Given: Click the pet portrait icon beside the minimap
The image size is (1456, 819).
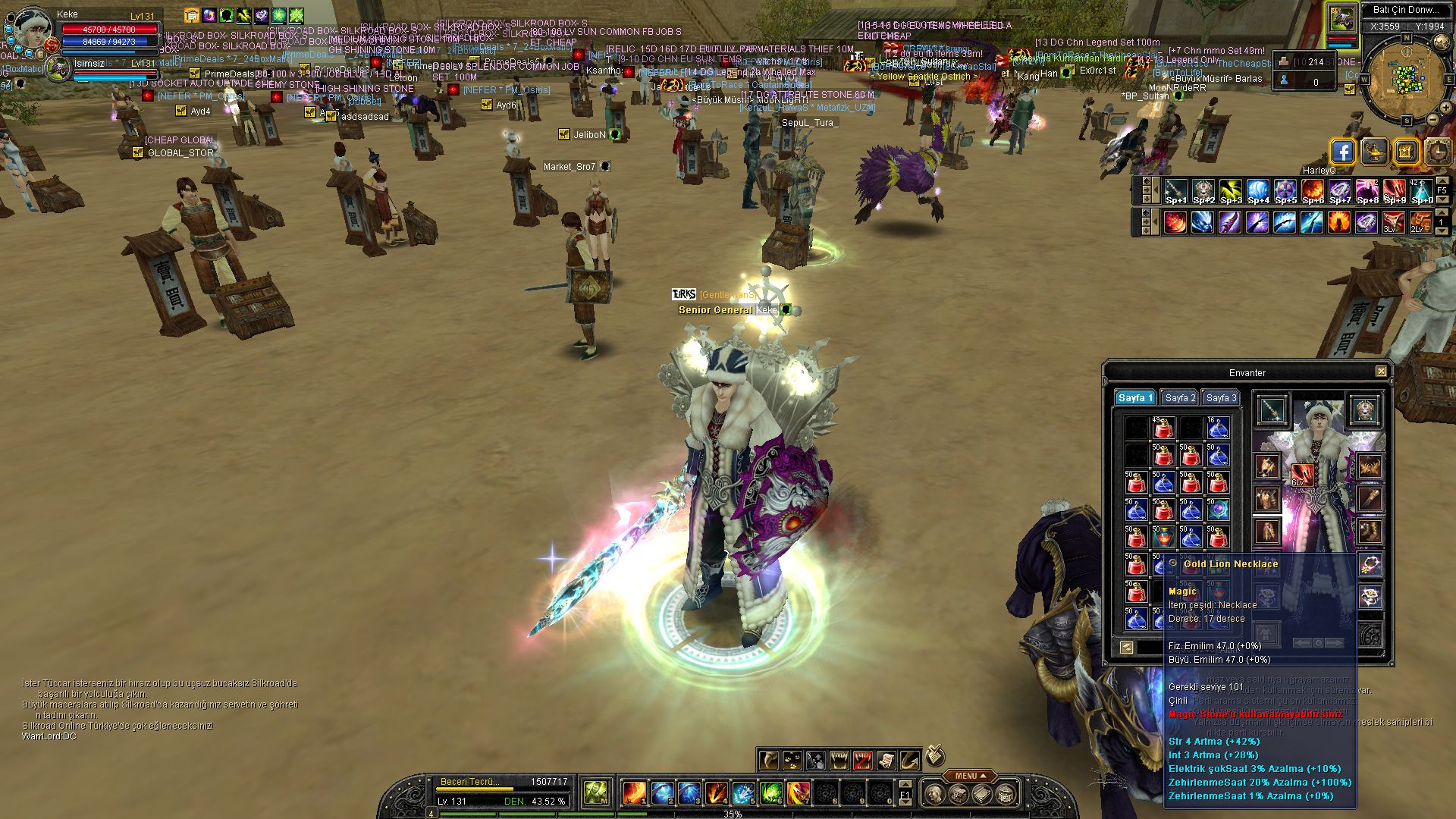Looking at the screenshot, I should point(1341,19).
